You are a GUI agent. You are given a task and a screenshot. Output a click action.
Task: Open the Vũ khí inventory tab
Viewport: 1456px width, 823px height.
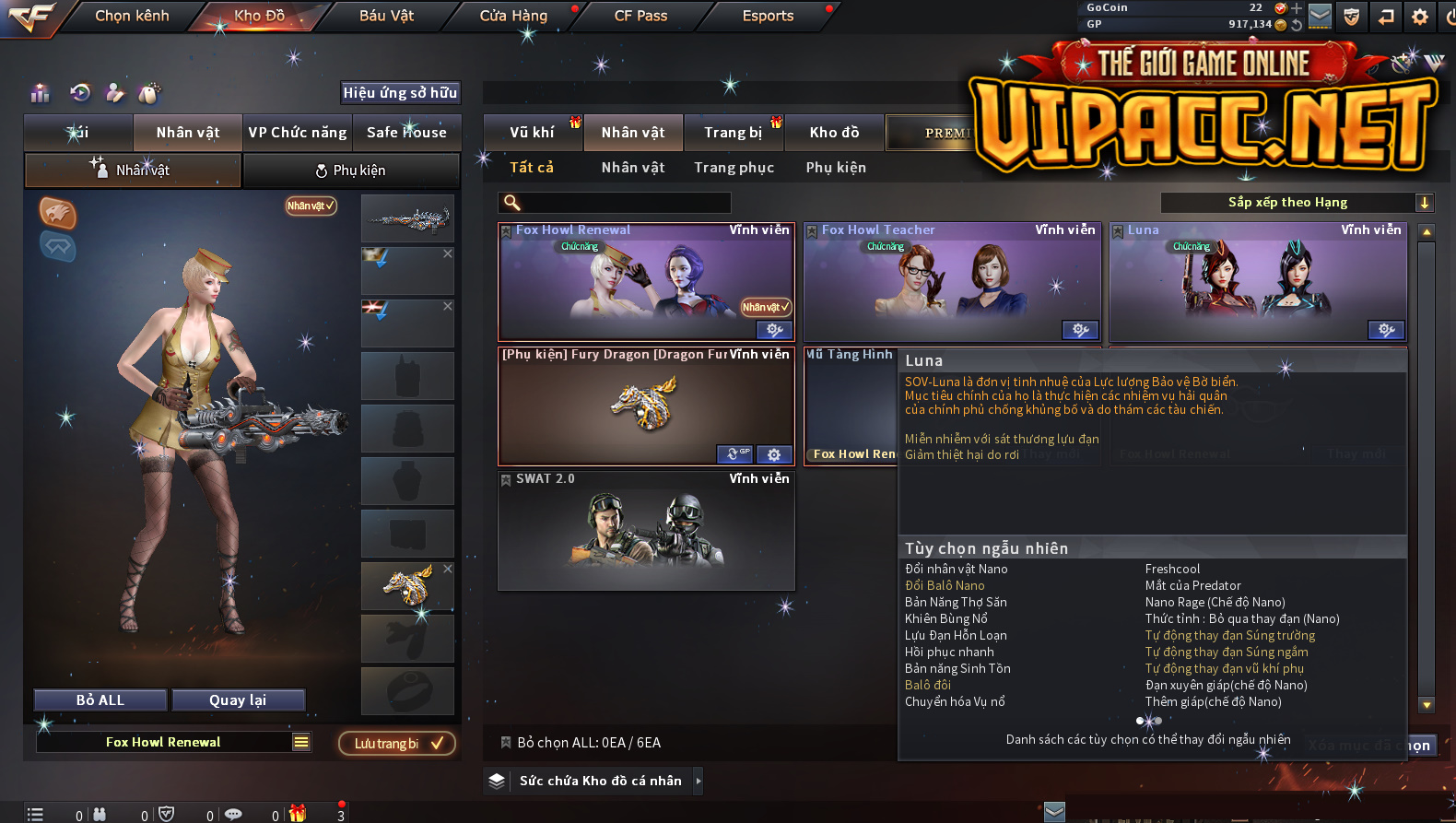pyautogui.click(x=533, y=133)
